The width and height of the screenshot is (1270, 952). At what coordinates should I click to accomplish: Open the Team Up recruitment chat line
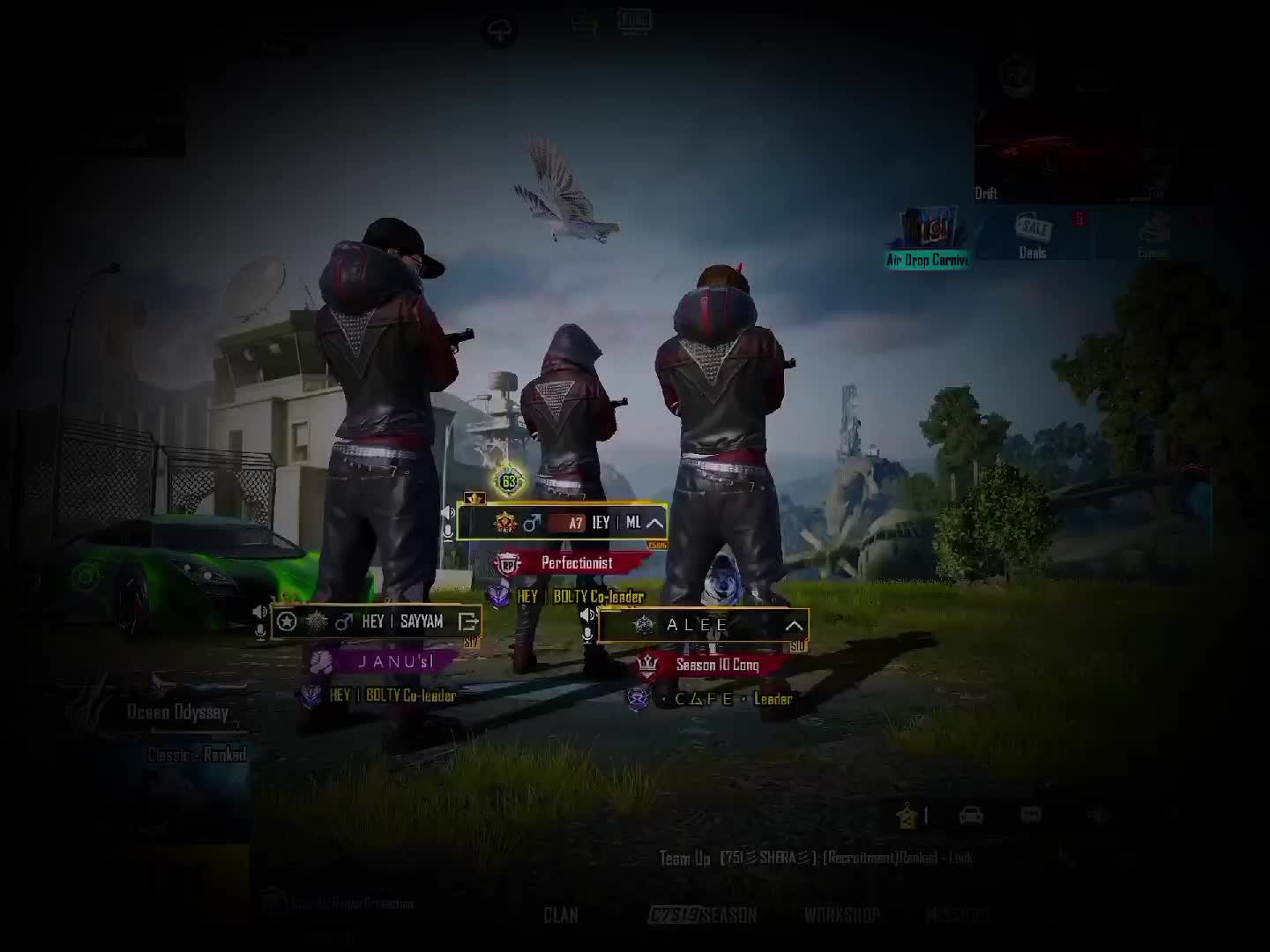816,857
